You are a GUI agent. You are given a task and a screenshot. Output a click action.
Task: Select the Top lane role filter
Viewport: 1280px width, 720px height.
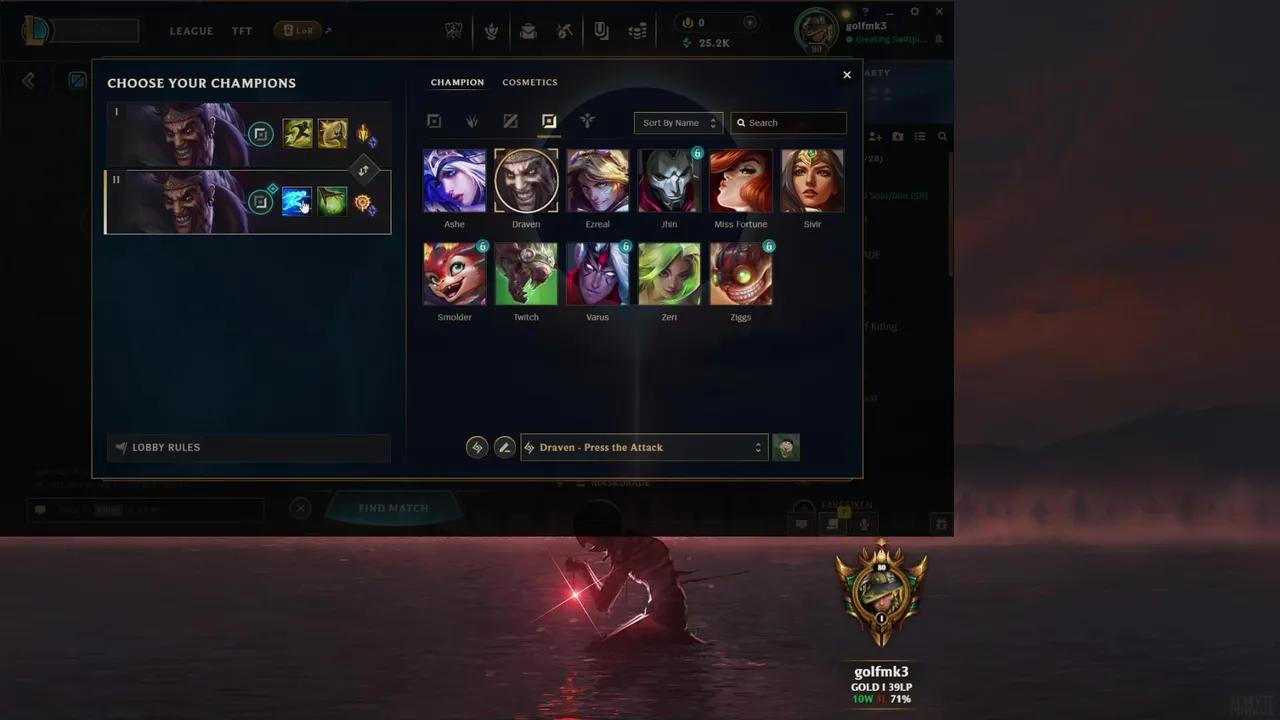tap(434, 122)
